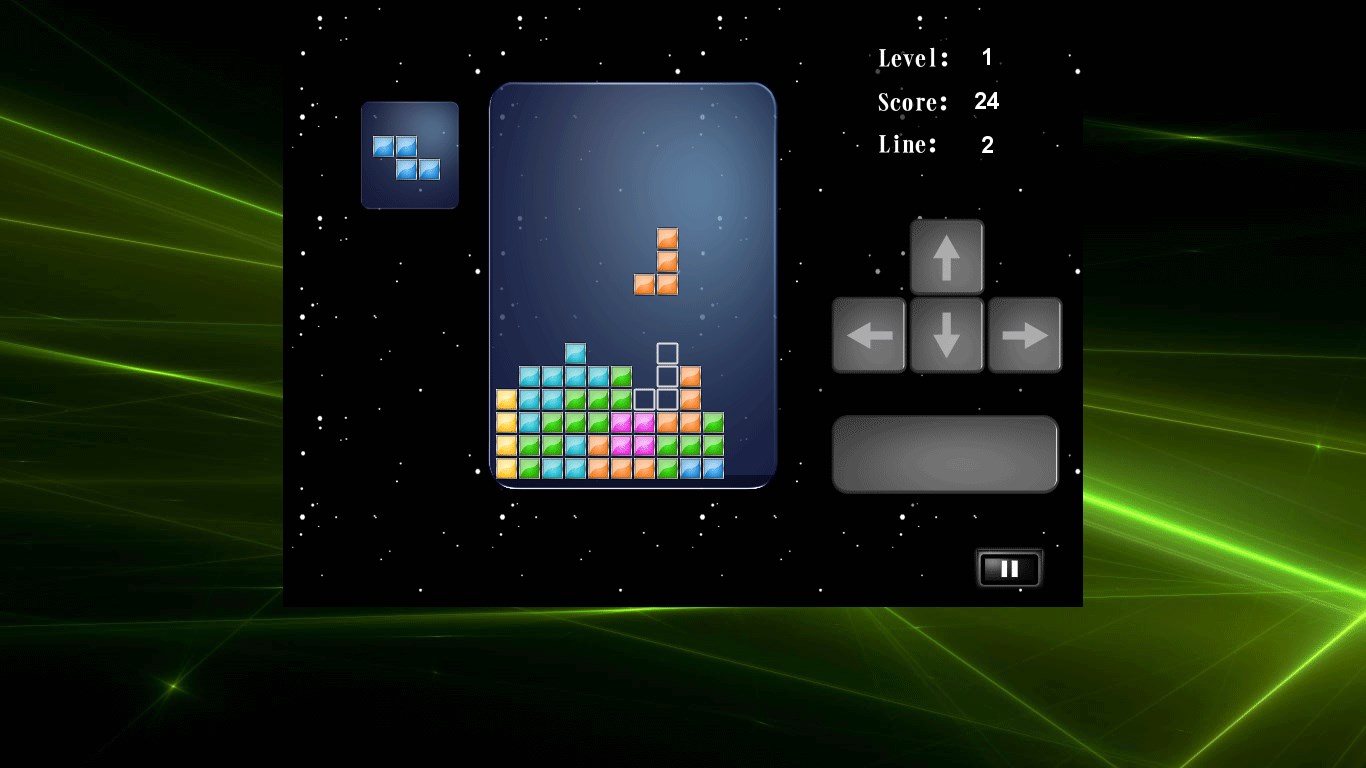Click the falling orange piece
This screenshot has width=1366, height=768.
pyautogui.click(x=658, y=262)
